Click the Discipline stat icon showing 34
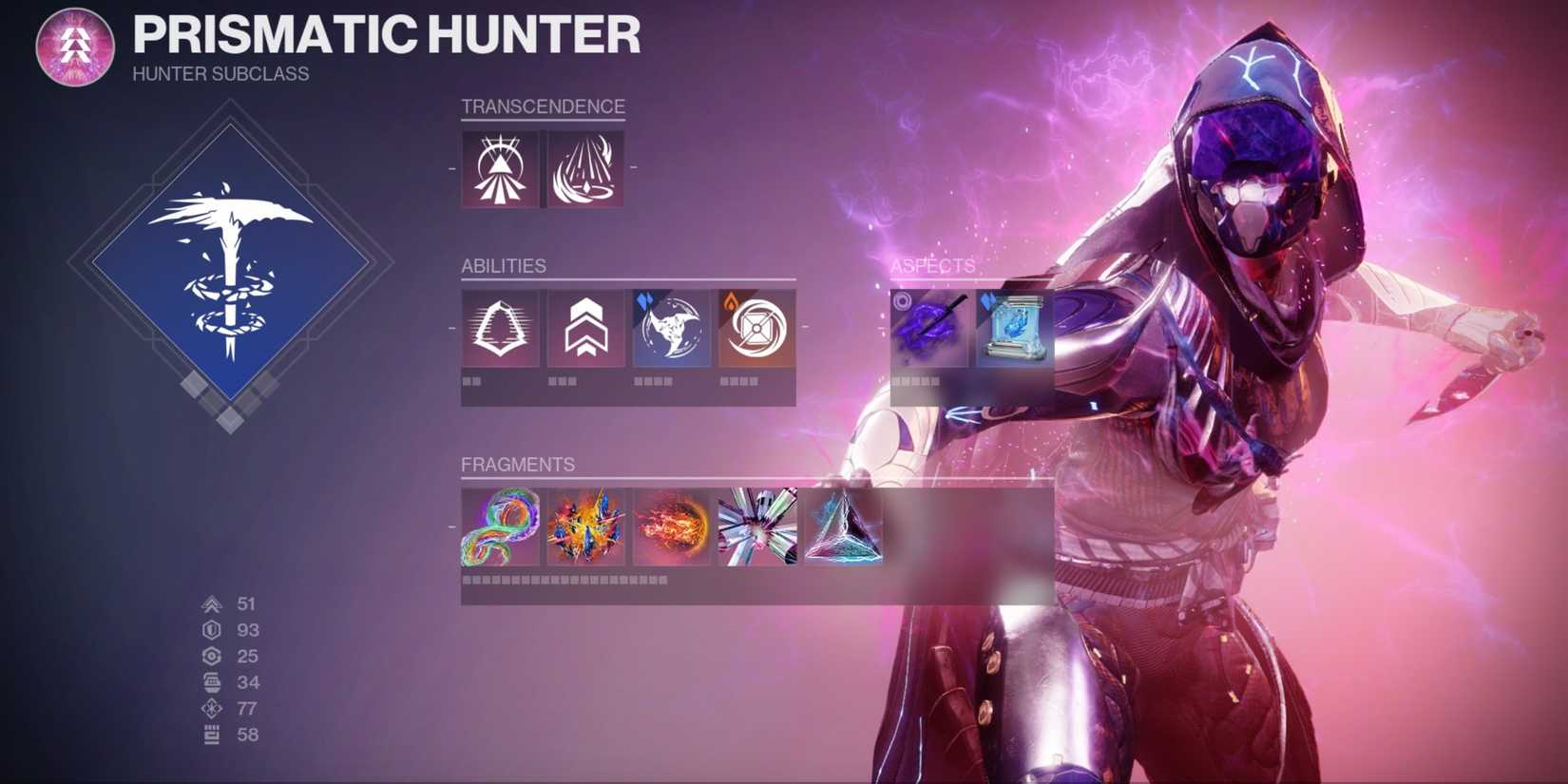Image resolution: width=1568 pixels, height=784 pixels. (213, 681)
